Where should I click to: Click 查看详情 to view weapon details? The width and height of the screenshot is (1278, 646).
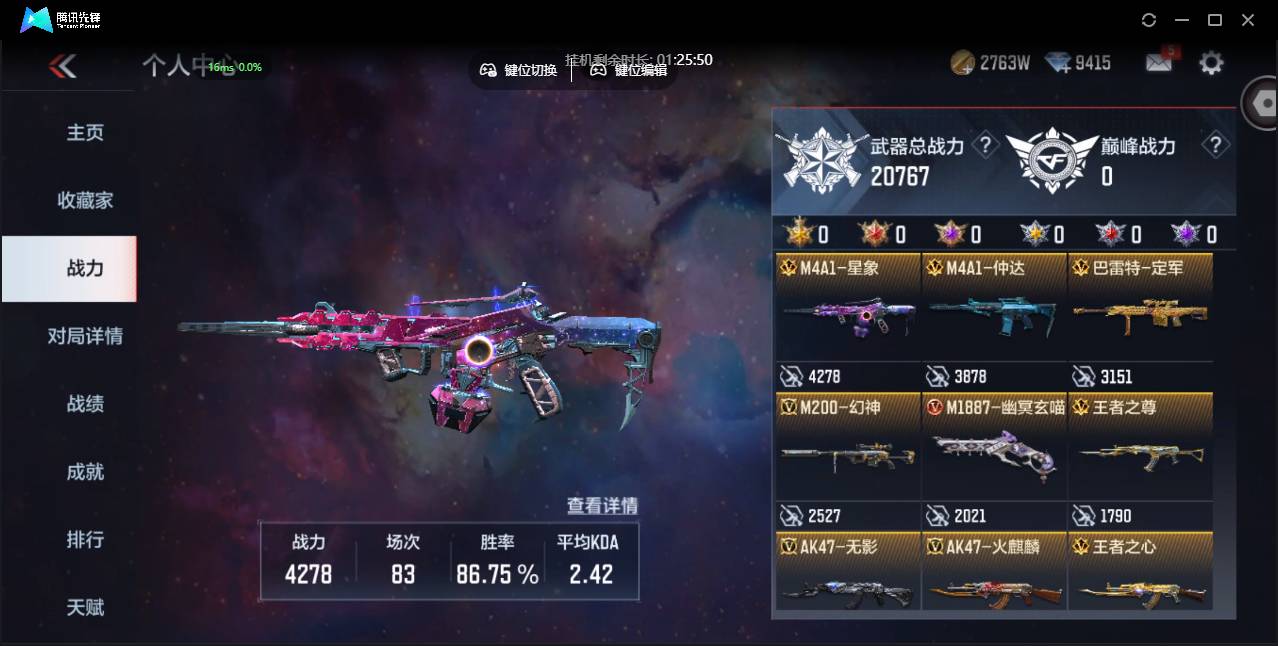click(602, 506)
